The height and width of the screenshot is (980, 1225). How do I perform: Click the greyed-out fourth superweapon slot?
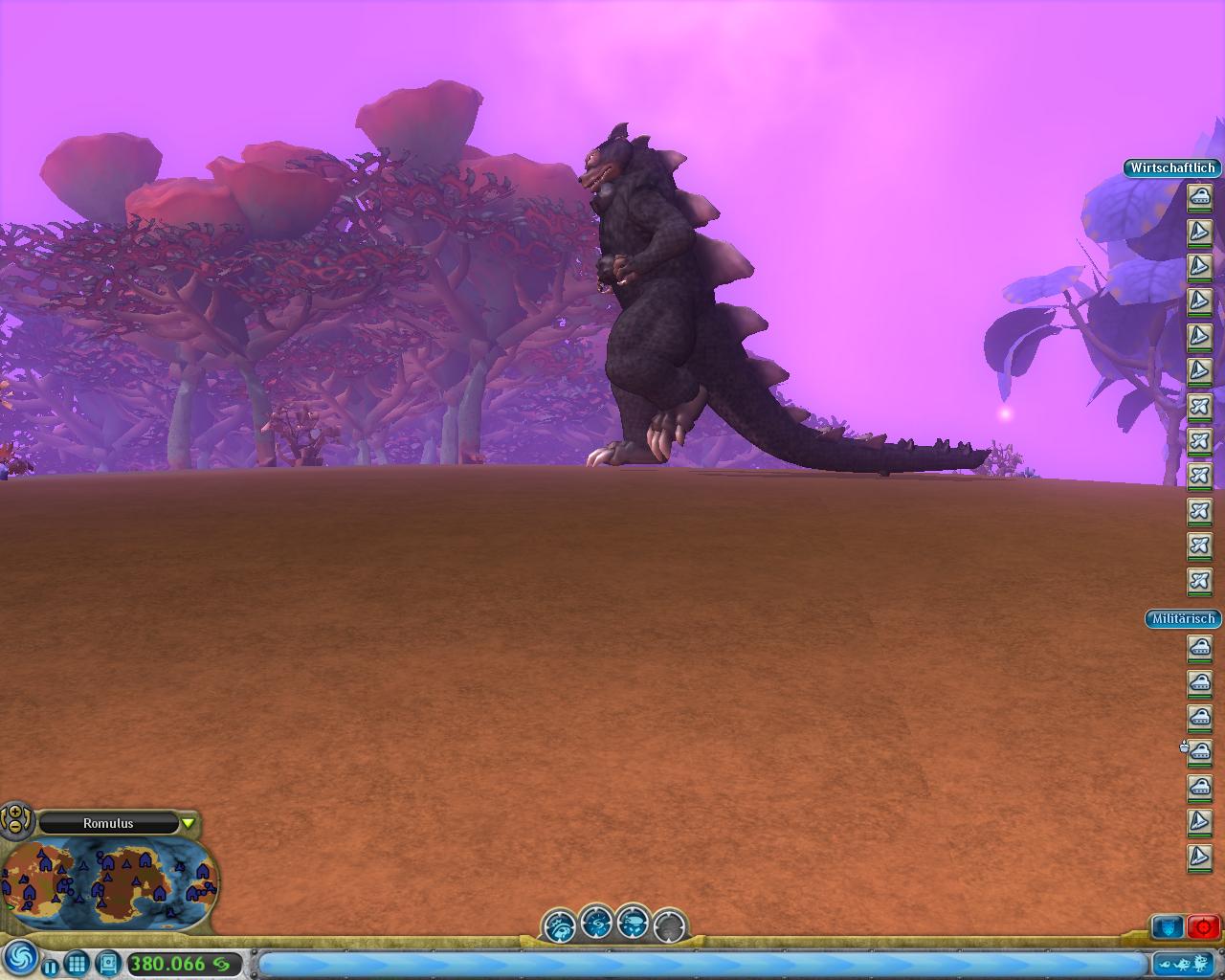(x=670, y=925)
